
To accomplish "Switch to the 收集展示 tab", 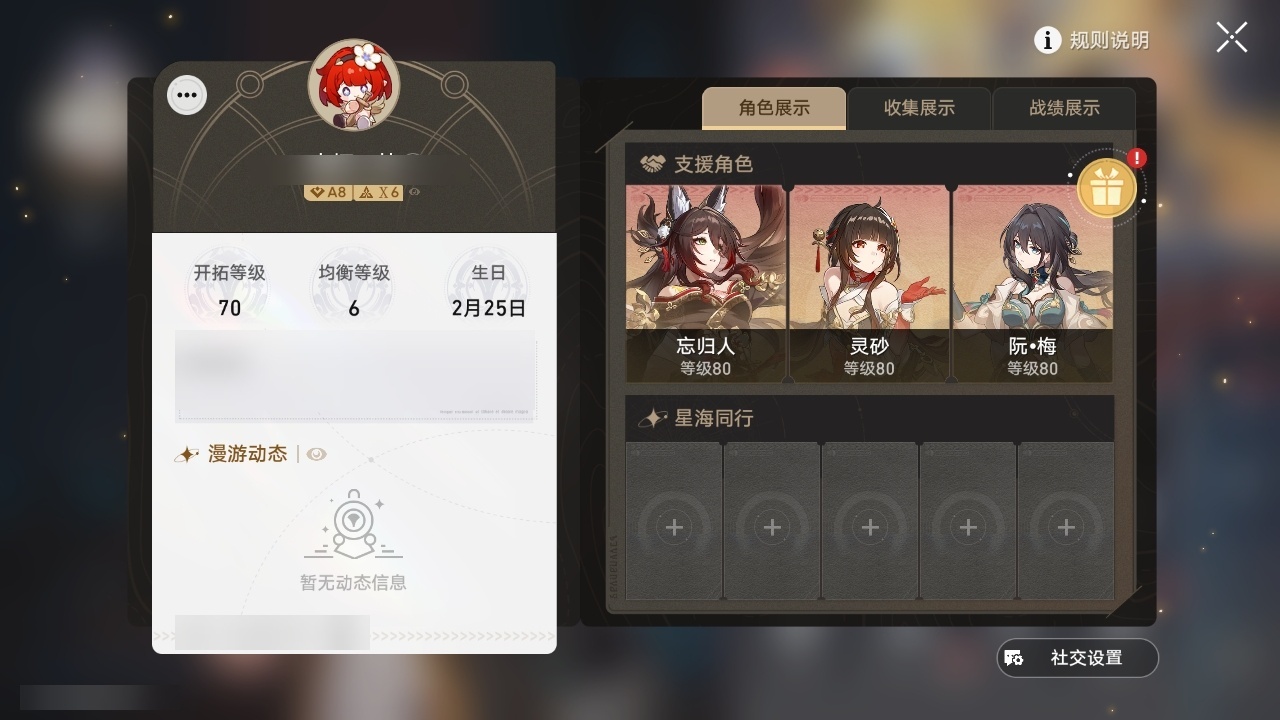I will click(918, 108).
